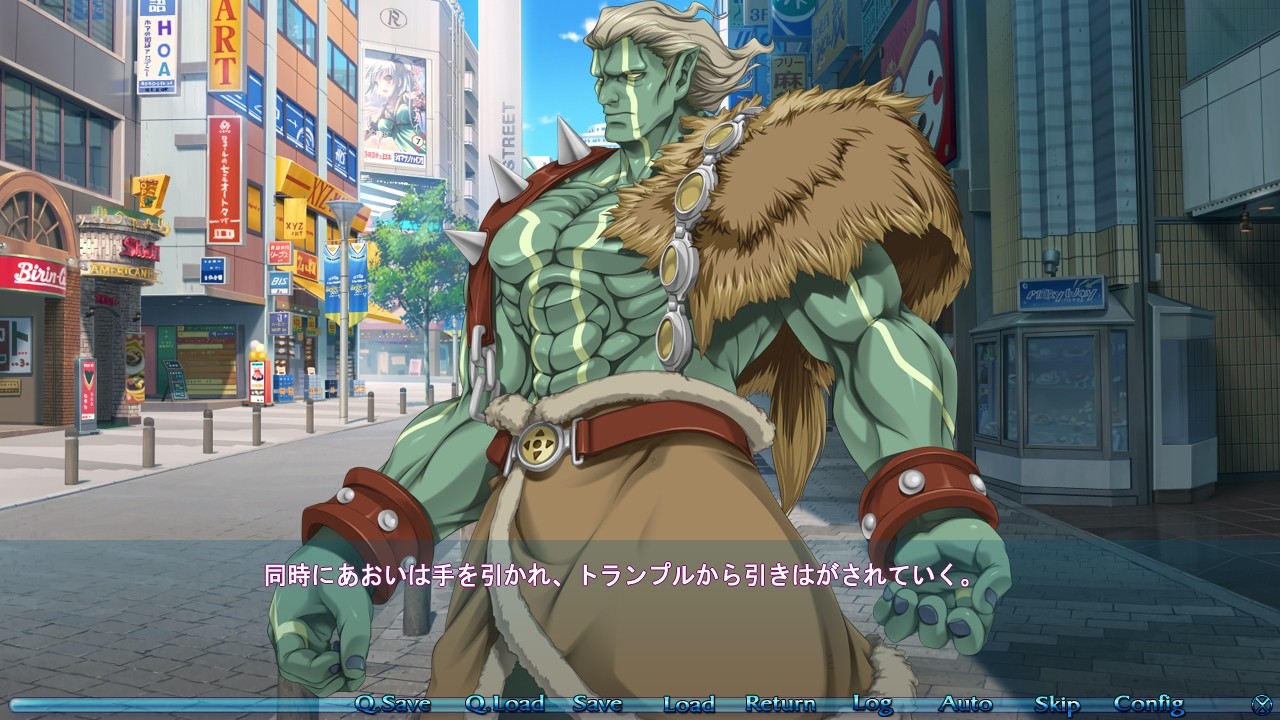Quick save with the Q.Save button

[393, 704]
